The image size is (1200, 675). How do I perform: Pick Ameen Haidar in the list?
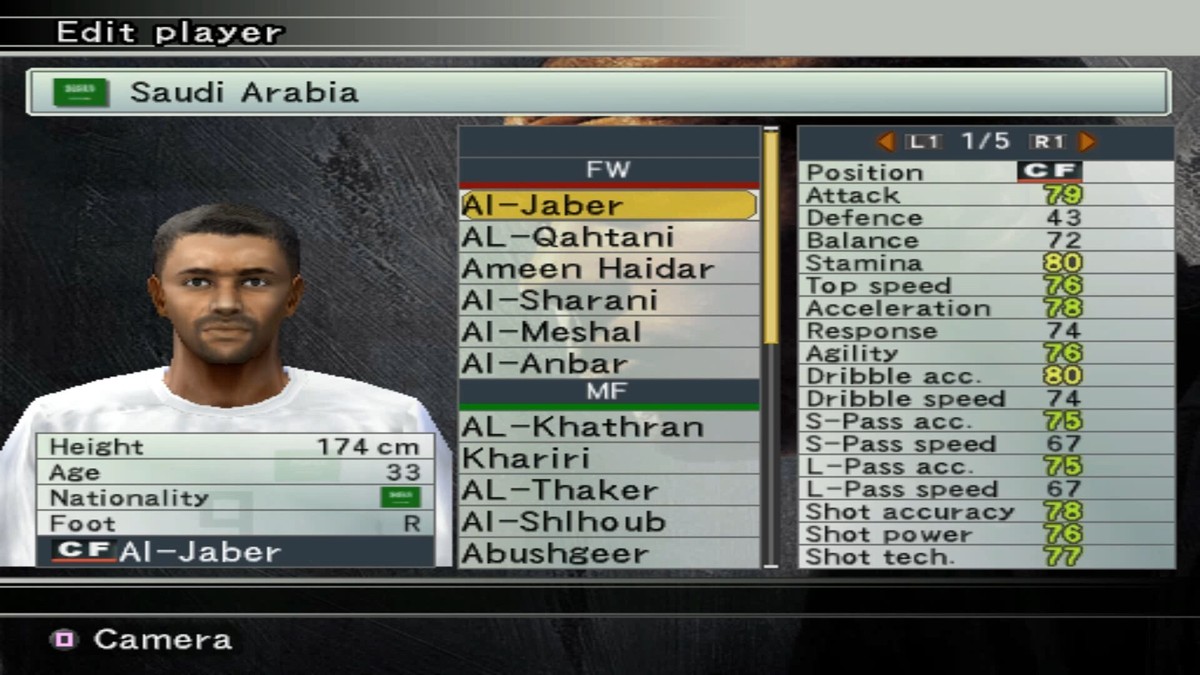[608, 269]
